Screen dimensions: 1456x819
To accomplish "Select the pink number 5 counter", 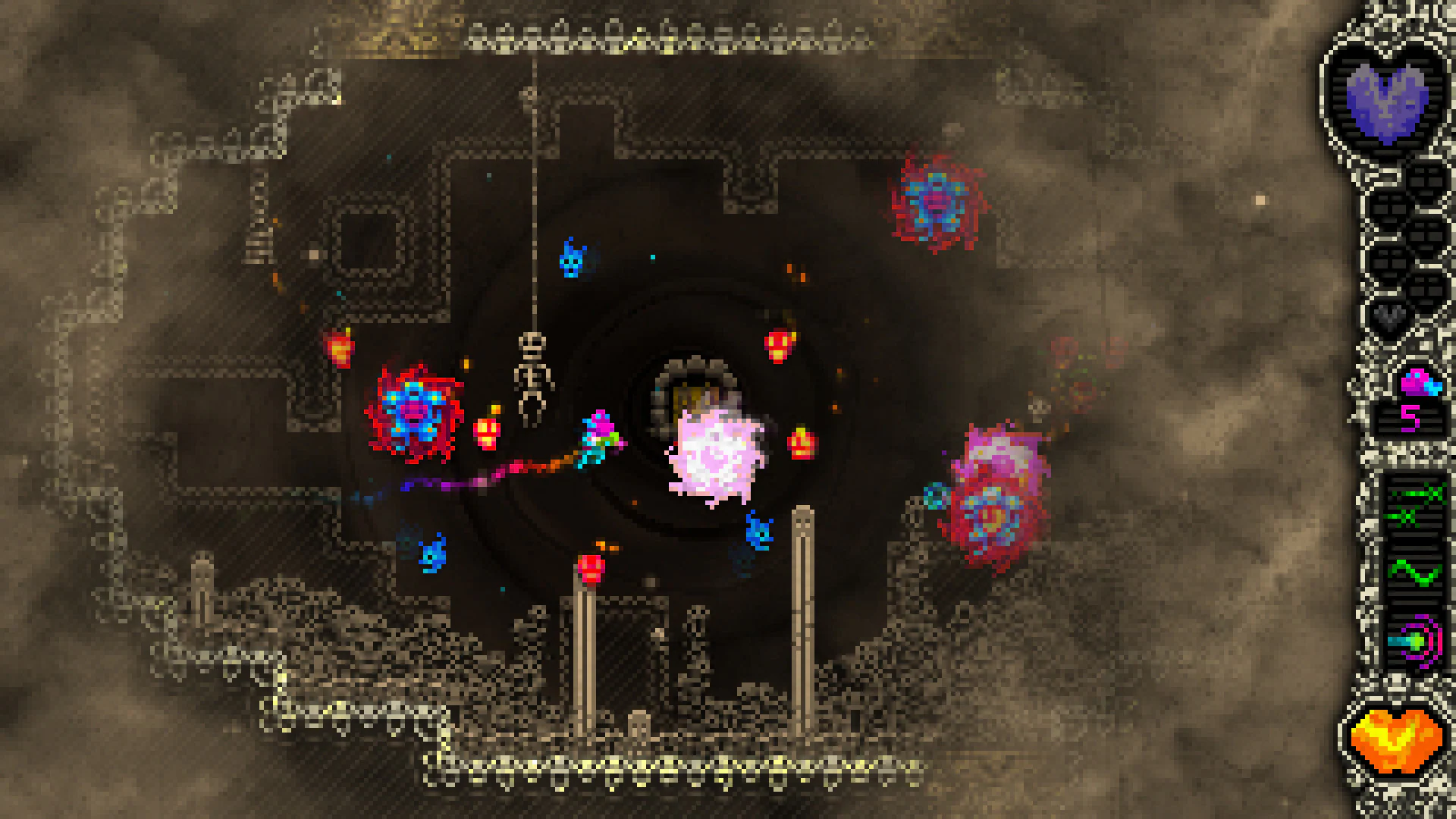I will (1411, 418).
